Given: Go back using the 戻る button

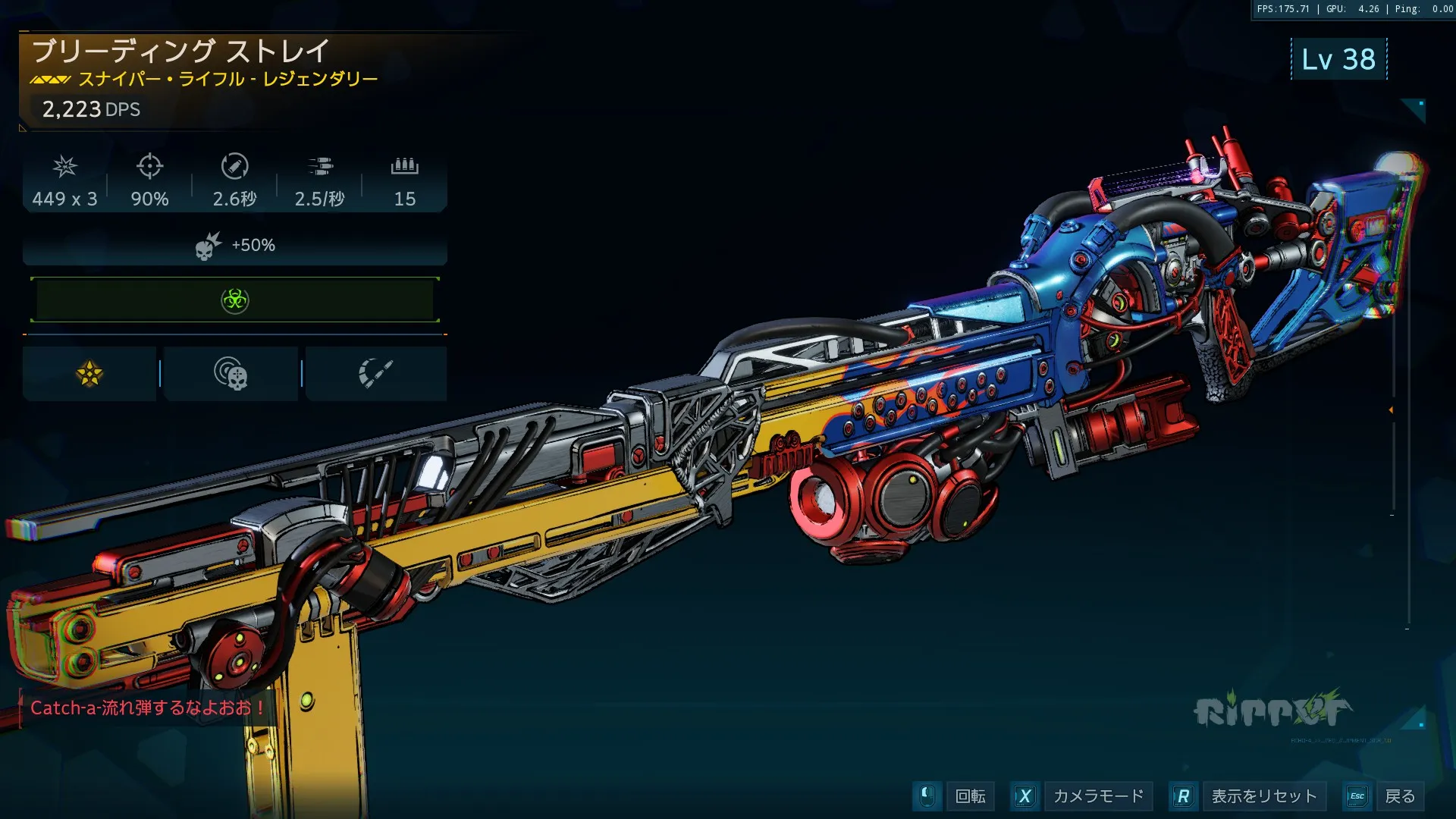Looking at the screenshot, I should (x=1399, y=796).
